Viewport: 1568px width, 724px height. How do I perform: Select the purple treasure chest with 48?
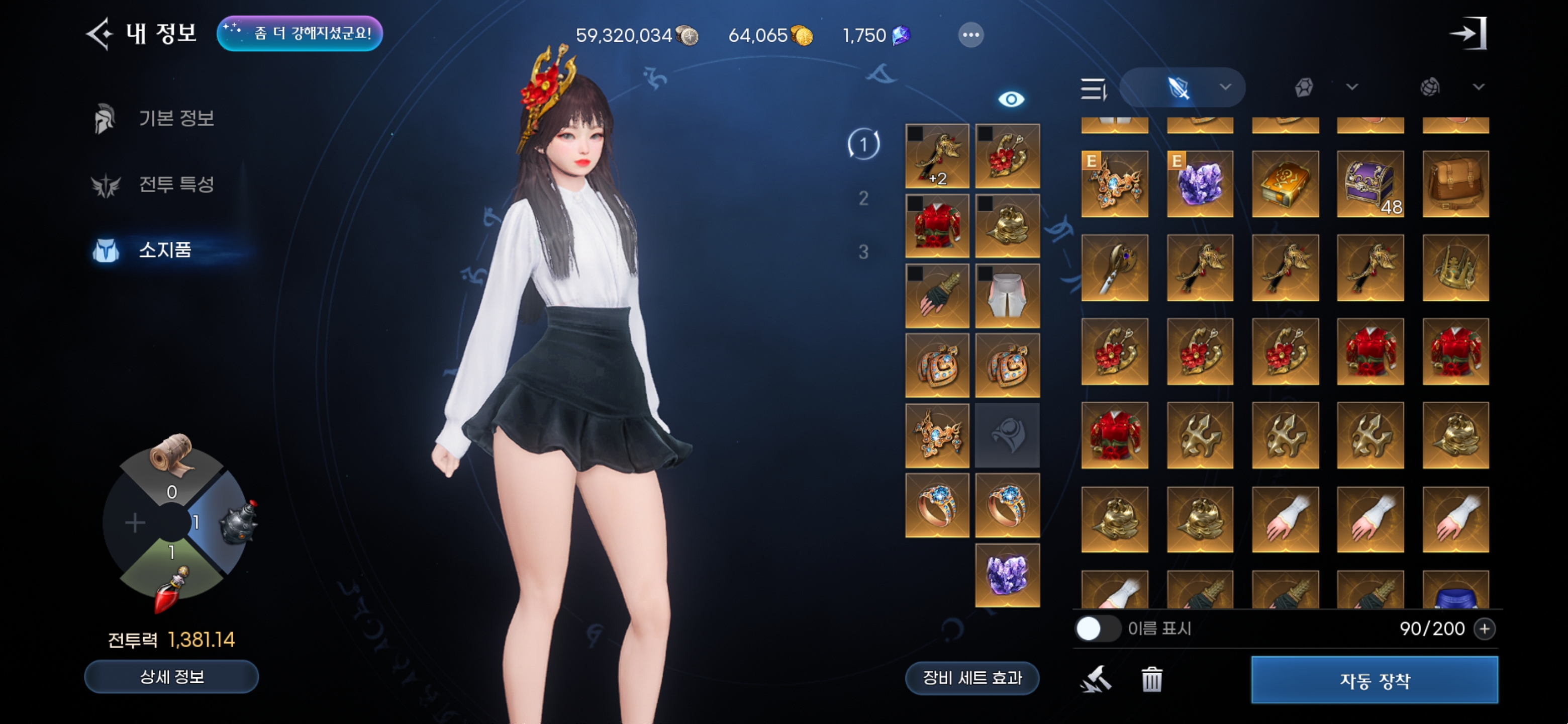[x=1370, y=184]
